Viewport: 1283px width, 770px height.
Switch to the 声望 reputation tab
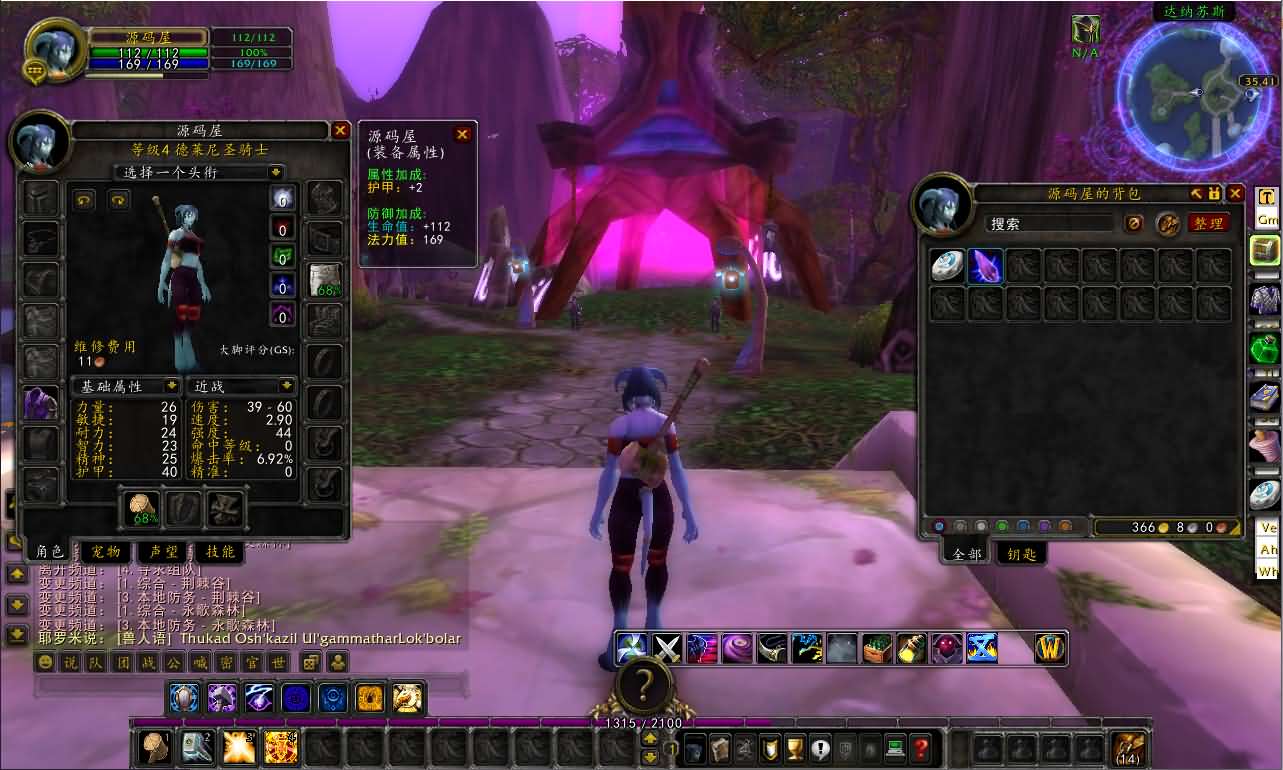163,551
